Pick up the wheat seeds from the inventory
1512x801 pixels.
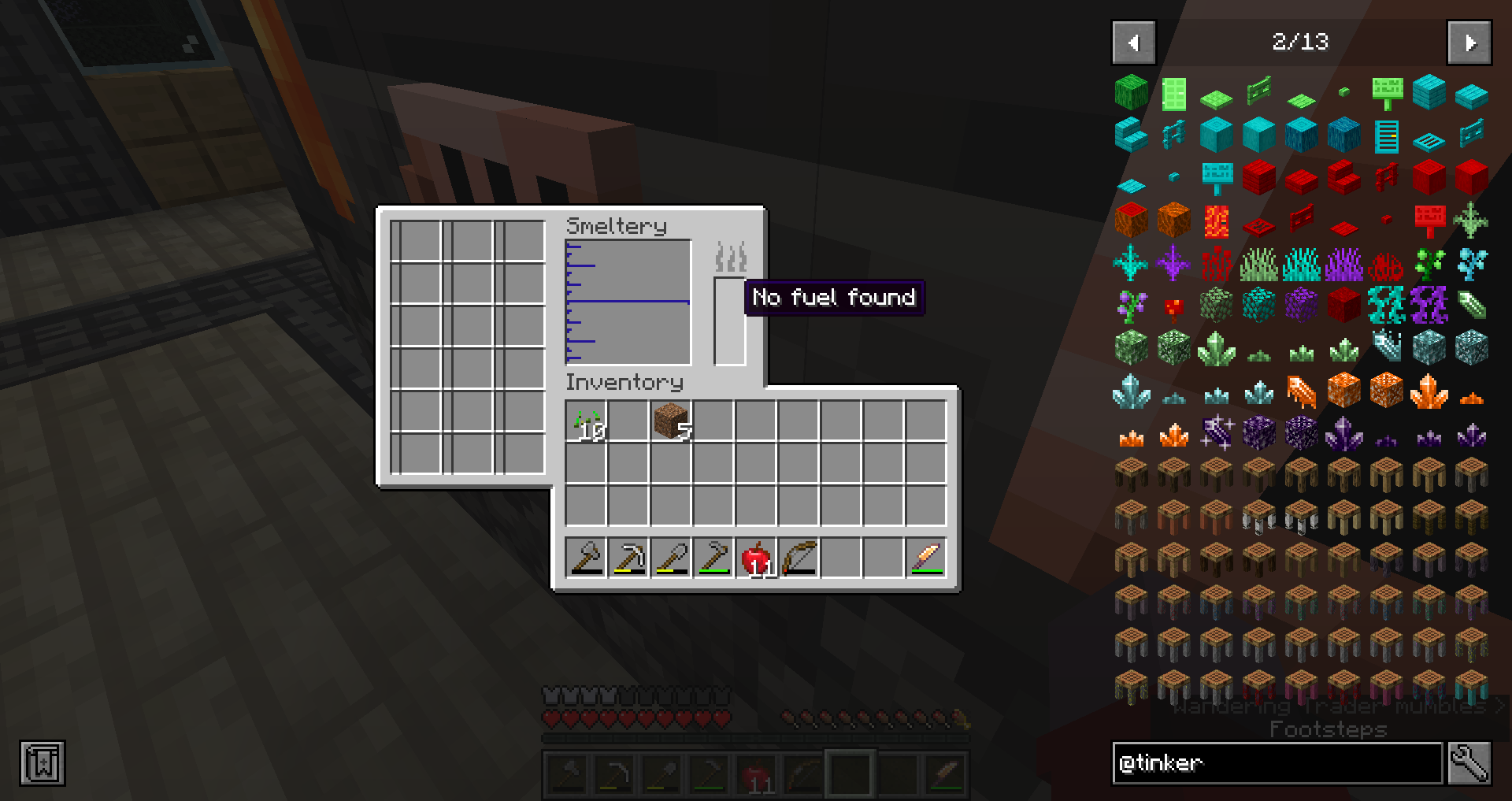(586, 421)
